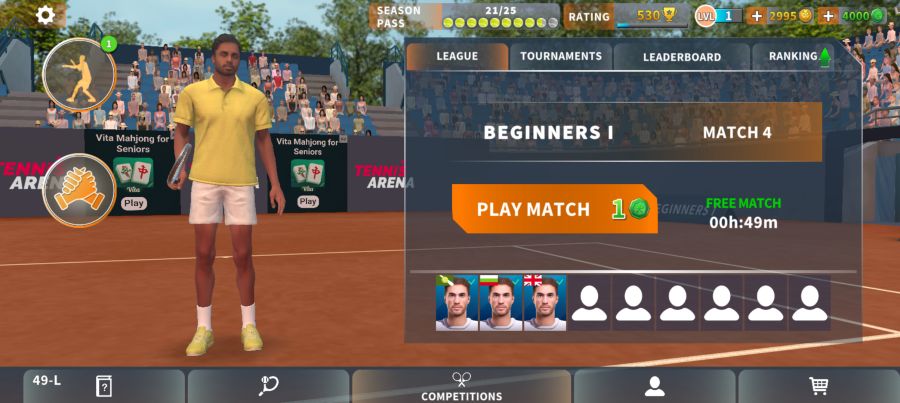Viewport: 900px width, 403px height.
Task: Open the shop cart section
Action: [818, 386]
